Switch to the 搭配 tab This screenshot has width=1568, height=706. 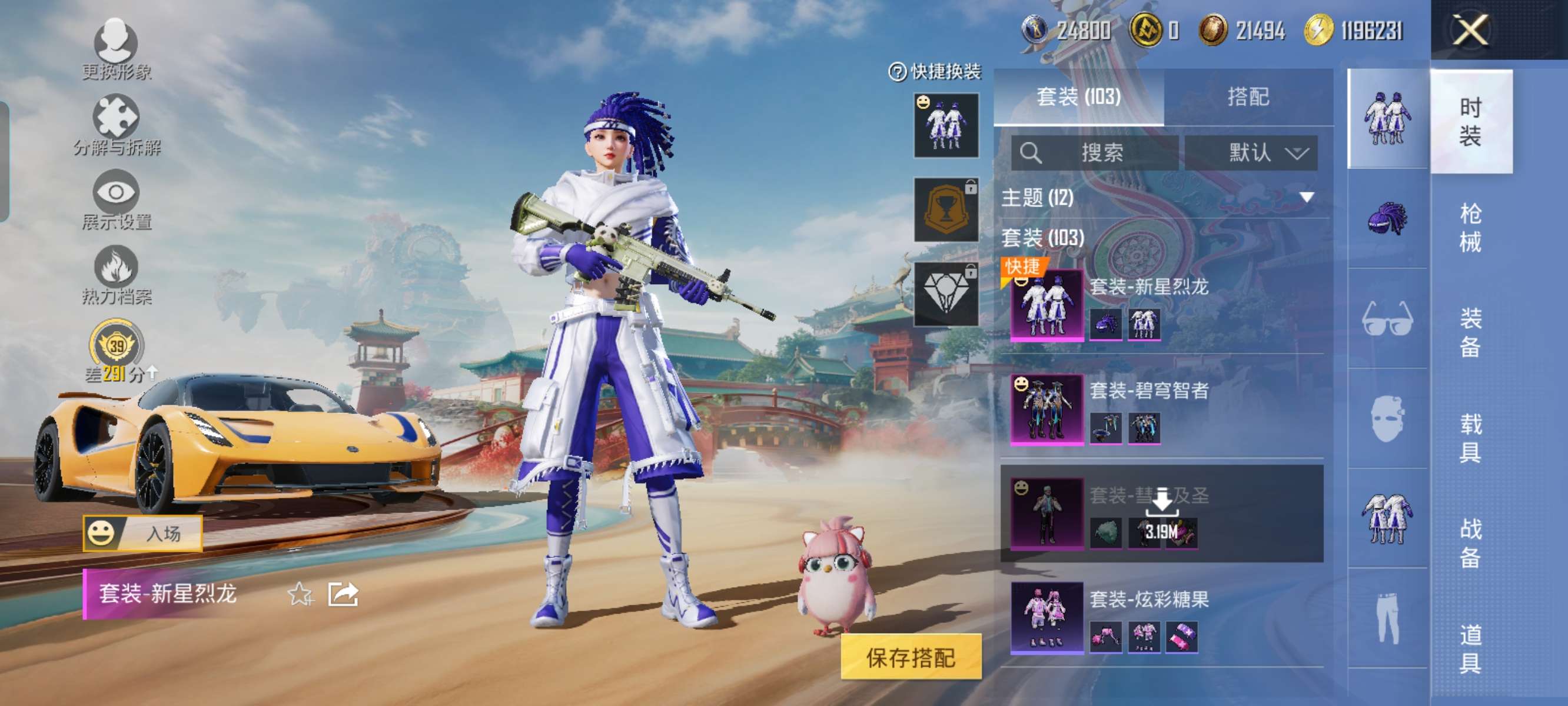coord(1248,96)
